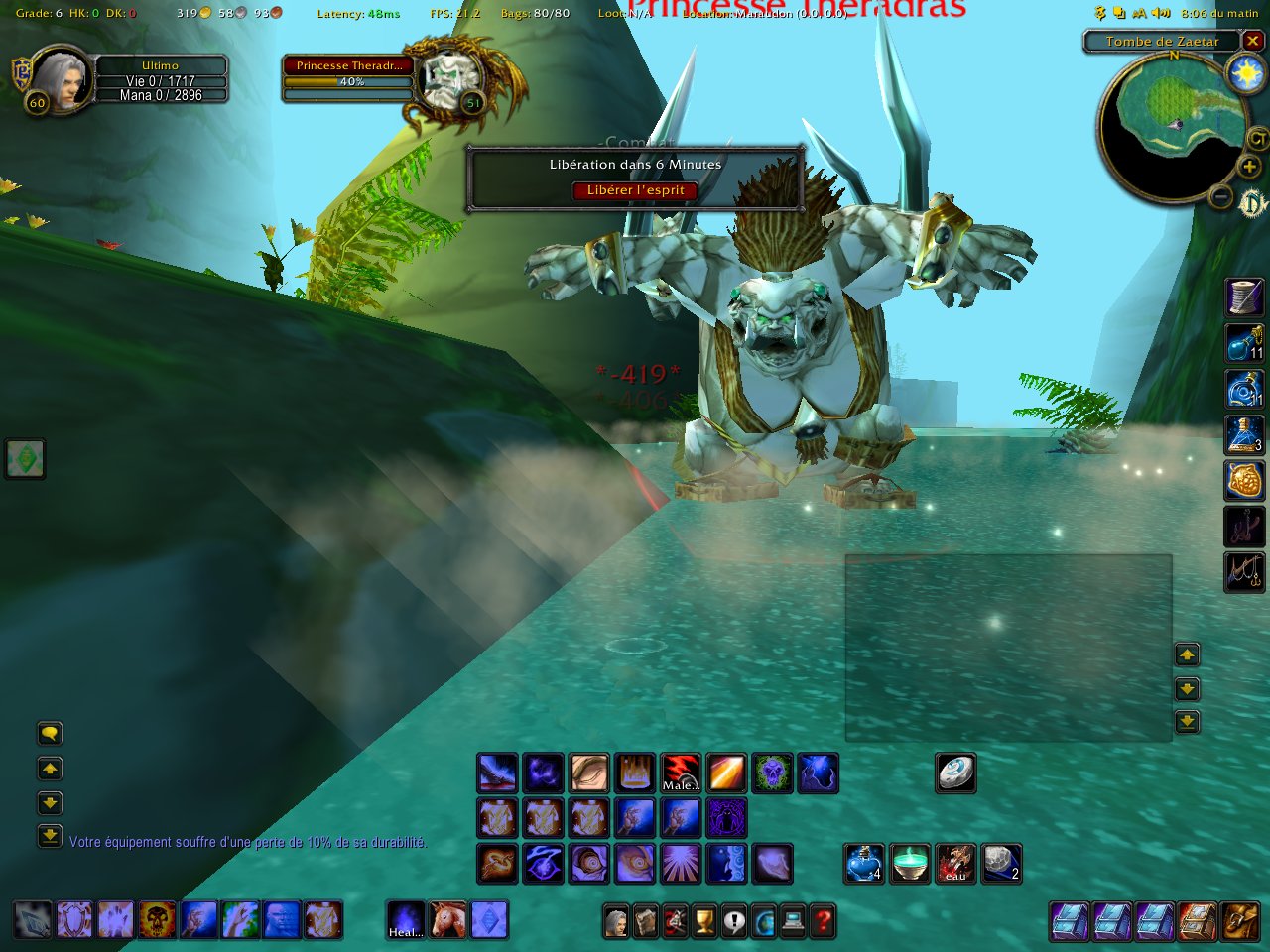Open the red question mark help button
1270x952 pixels.
(x=823, y=921)
